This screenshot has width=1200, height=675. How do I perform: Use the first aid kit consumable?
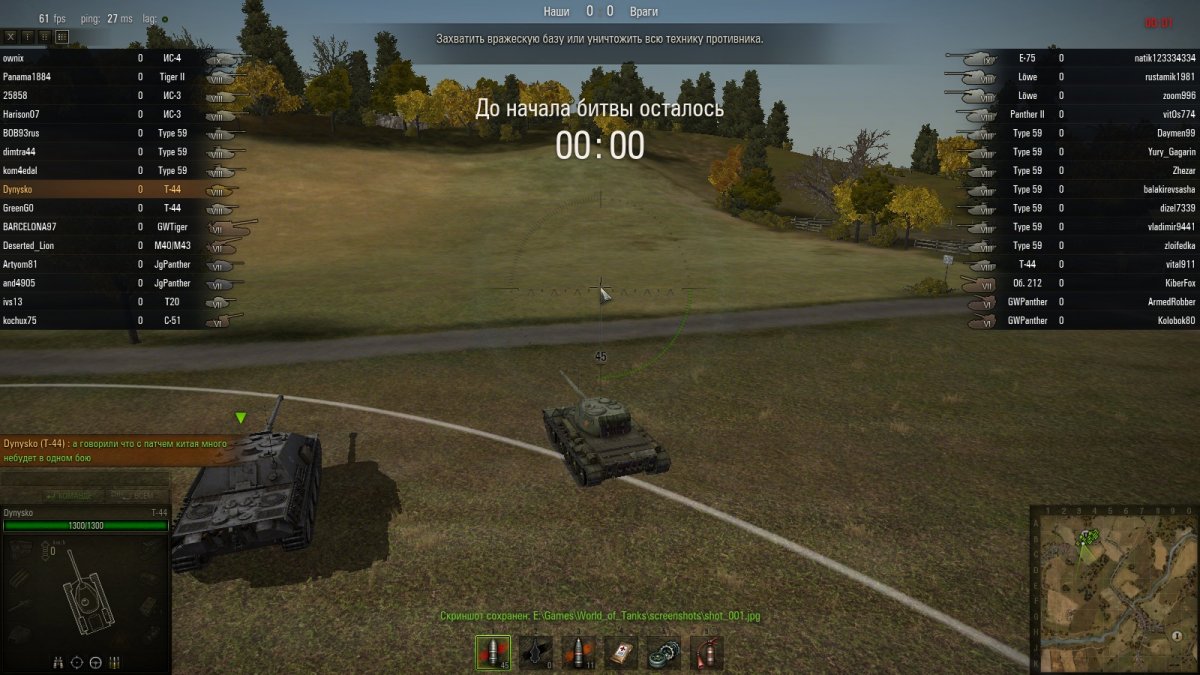coord(622,652)
